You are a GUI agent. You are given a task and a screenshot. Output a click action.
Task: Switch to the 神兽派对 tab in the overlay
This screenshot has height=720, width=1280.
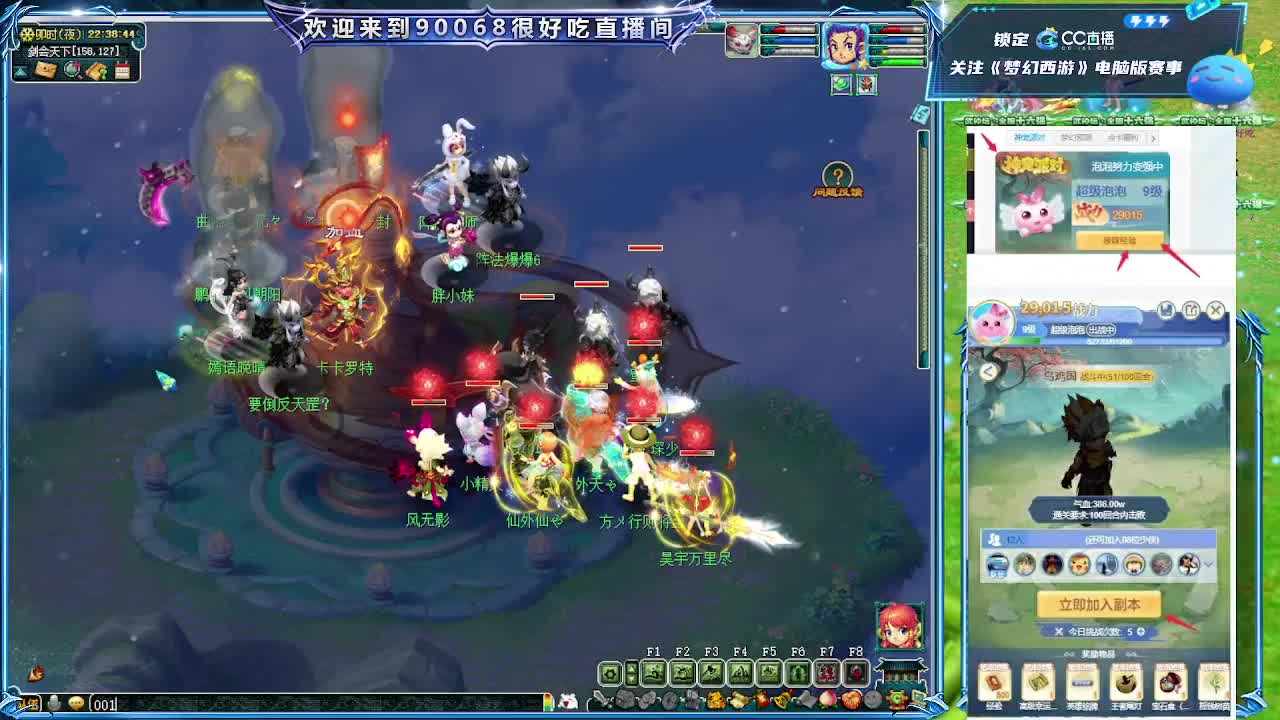click(1029, 138)
